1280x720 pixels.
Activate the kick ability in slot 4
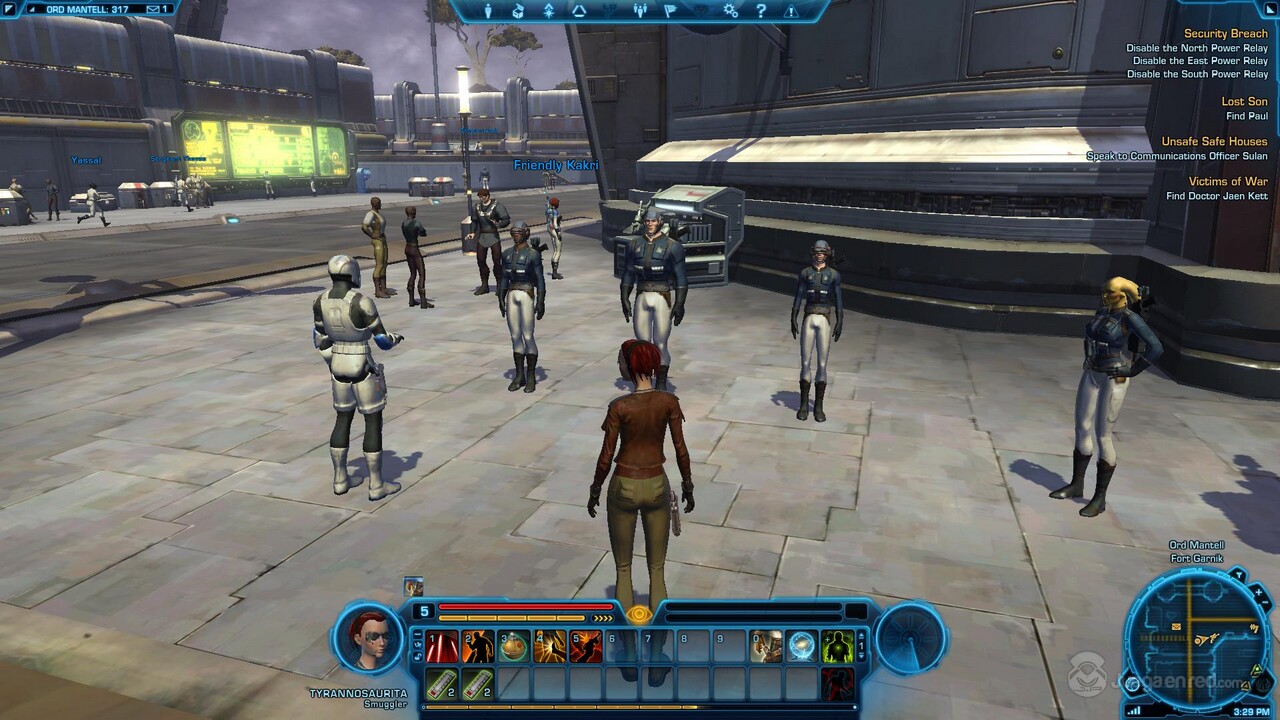550,646
